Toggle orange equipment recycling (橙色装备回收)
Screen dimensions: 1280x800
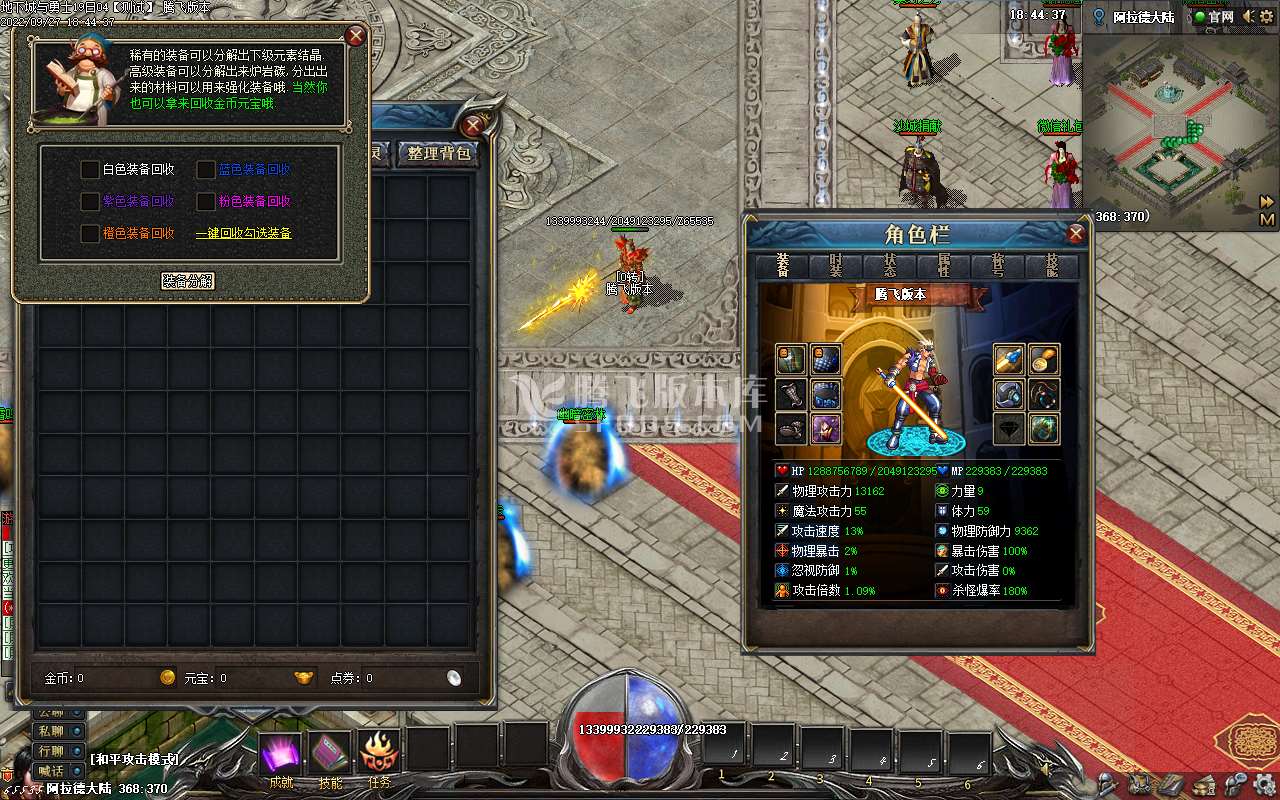pos(90,233)
